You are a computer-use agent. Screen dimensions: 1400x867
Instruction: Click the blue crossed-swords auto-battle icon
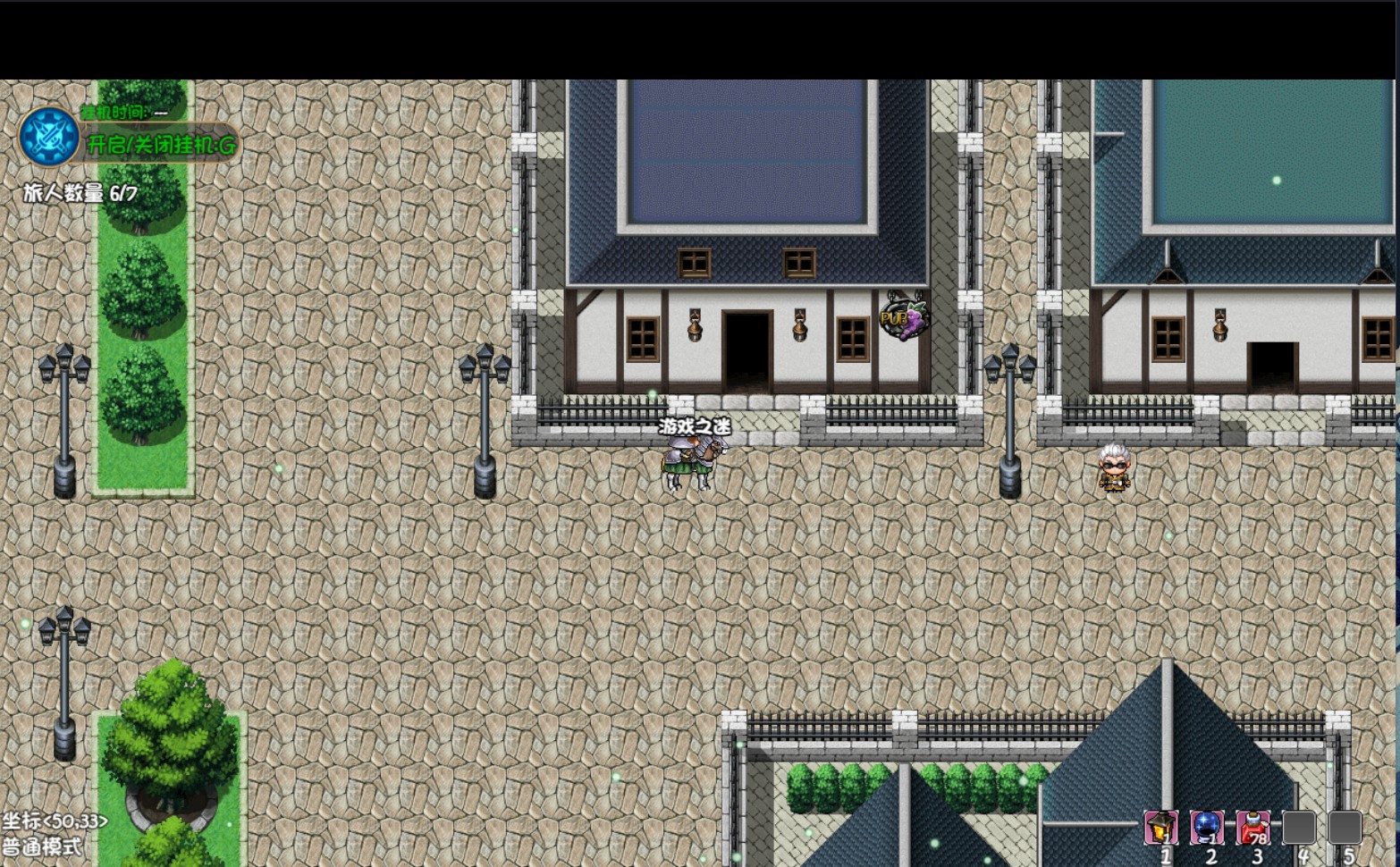(49, 137)
